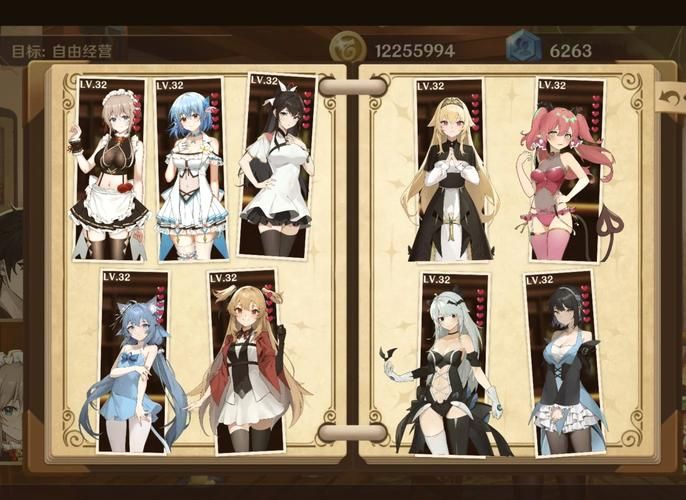Click the gold coin currency icon
The width and height of the screenshot is (686, 500).
348,48
